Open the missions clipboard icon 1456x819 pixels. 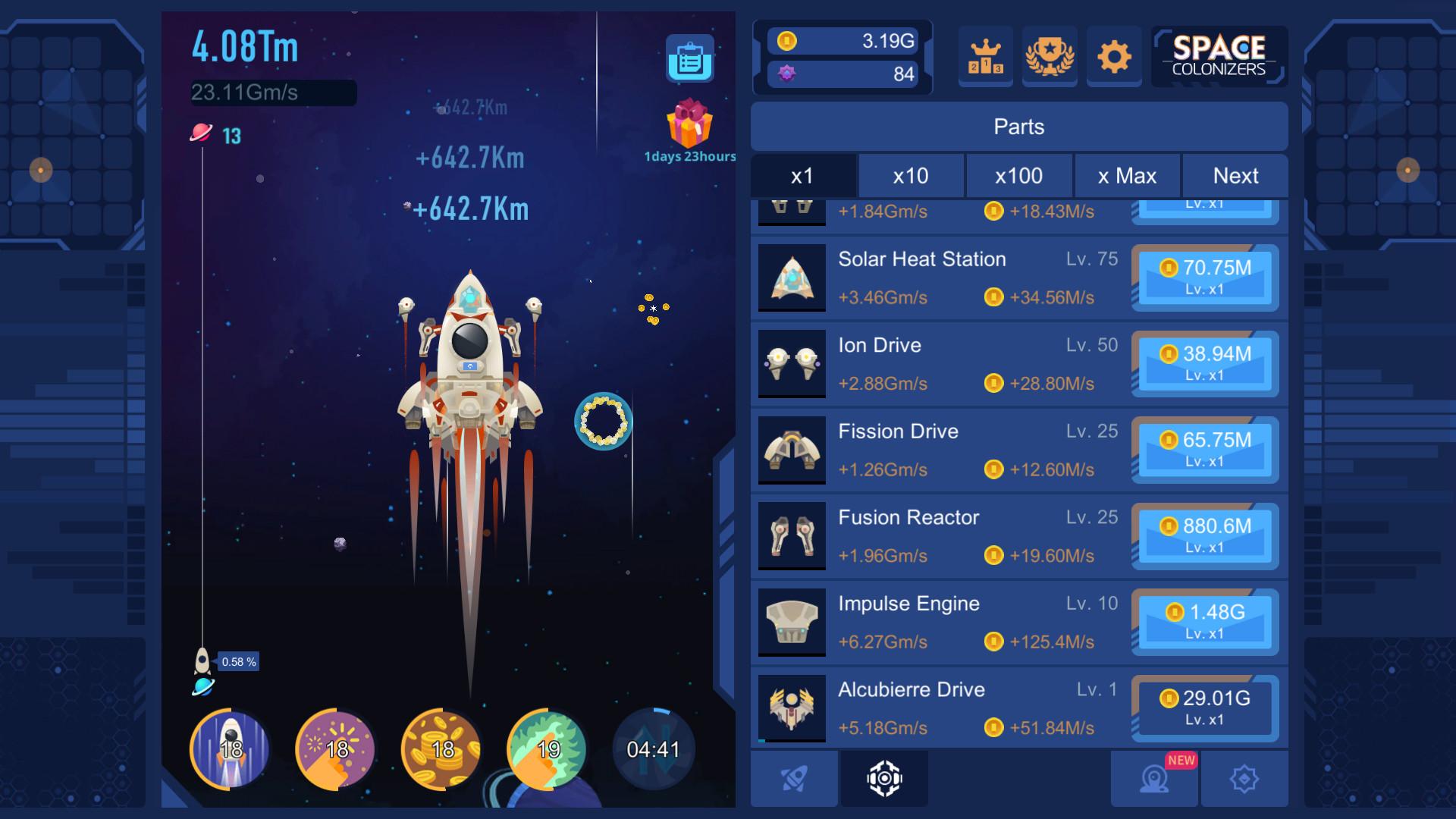(x=691, y=59)
